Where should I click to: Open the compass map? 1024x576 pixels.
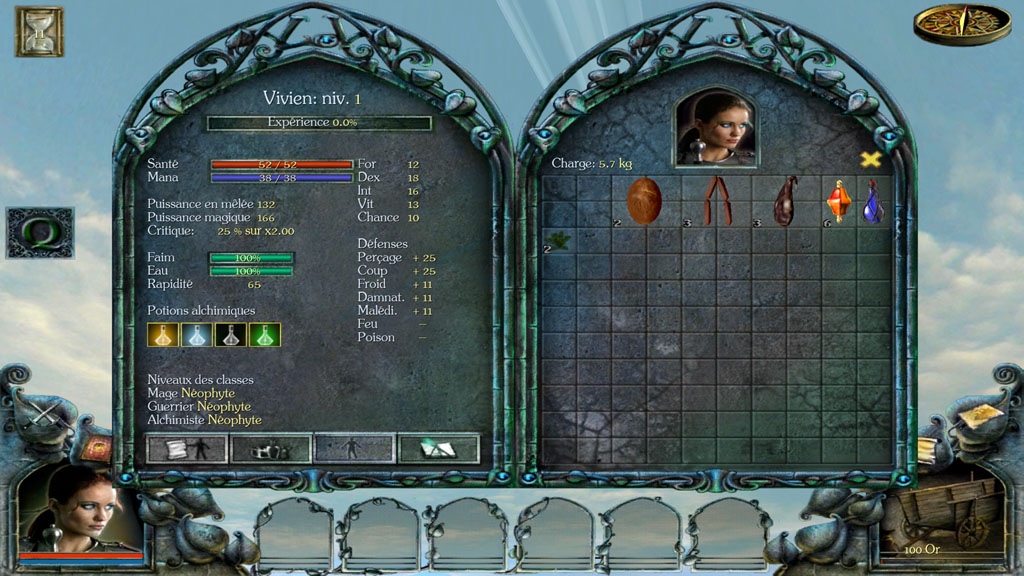pos(947,25)
